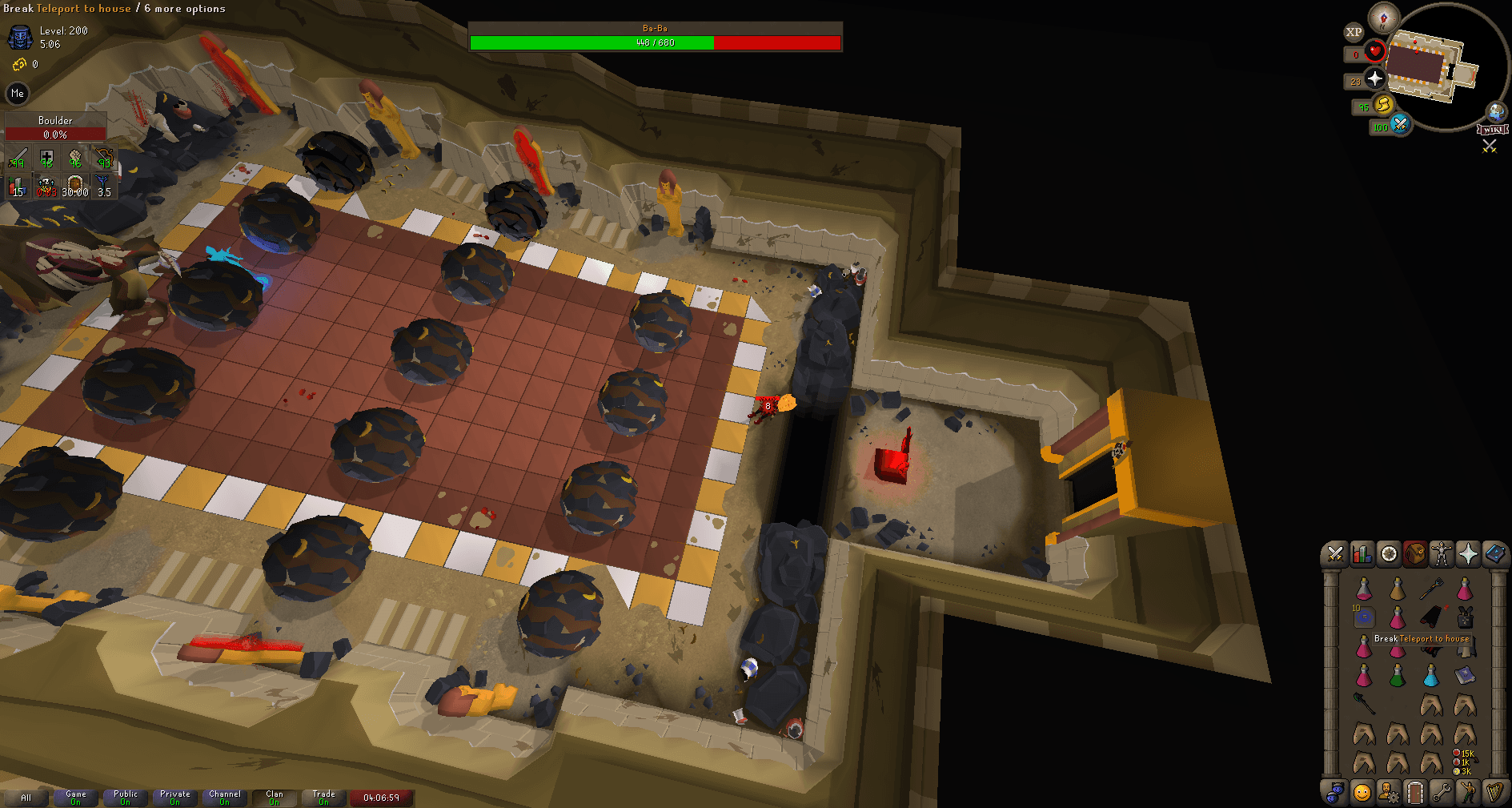Switch to the Clan chat tab
This screenshot has width=1512, height=808.
pos(275,798)
